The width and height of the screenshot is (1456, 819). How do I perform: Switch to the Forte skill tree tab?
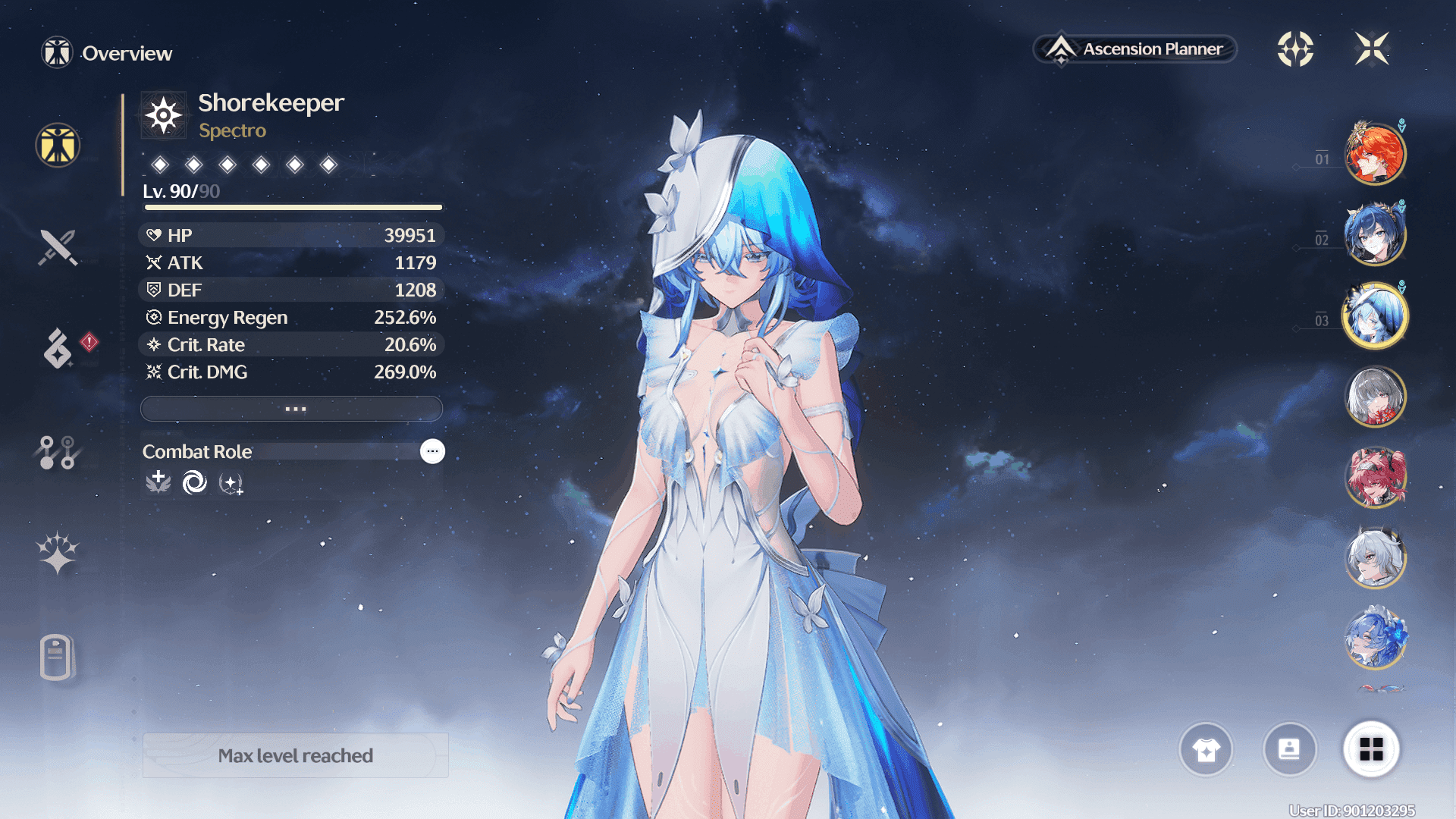[57, 452]
